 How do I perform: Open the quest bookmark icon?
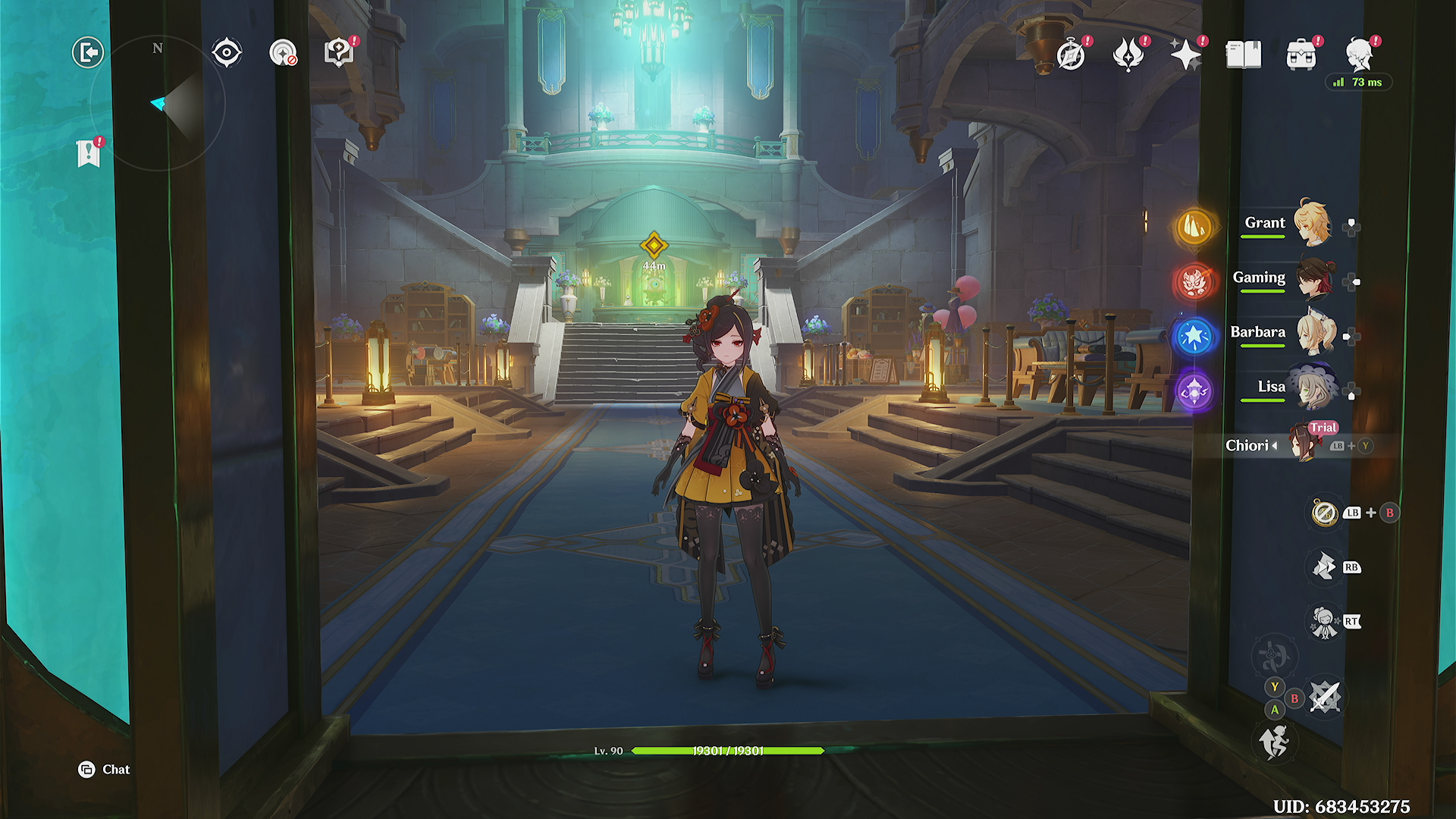click(89, 153)
